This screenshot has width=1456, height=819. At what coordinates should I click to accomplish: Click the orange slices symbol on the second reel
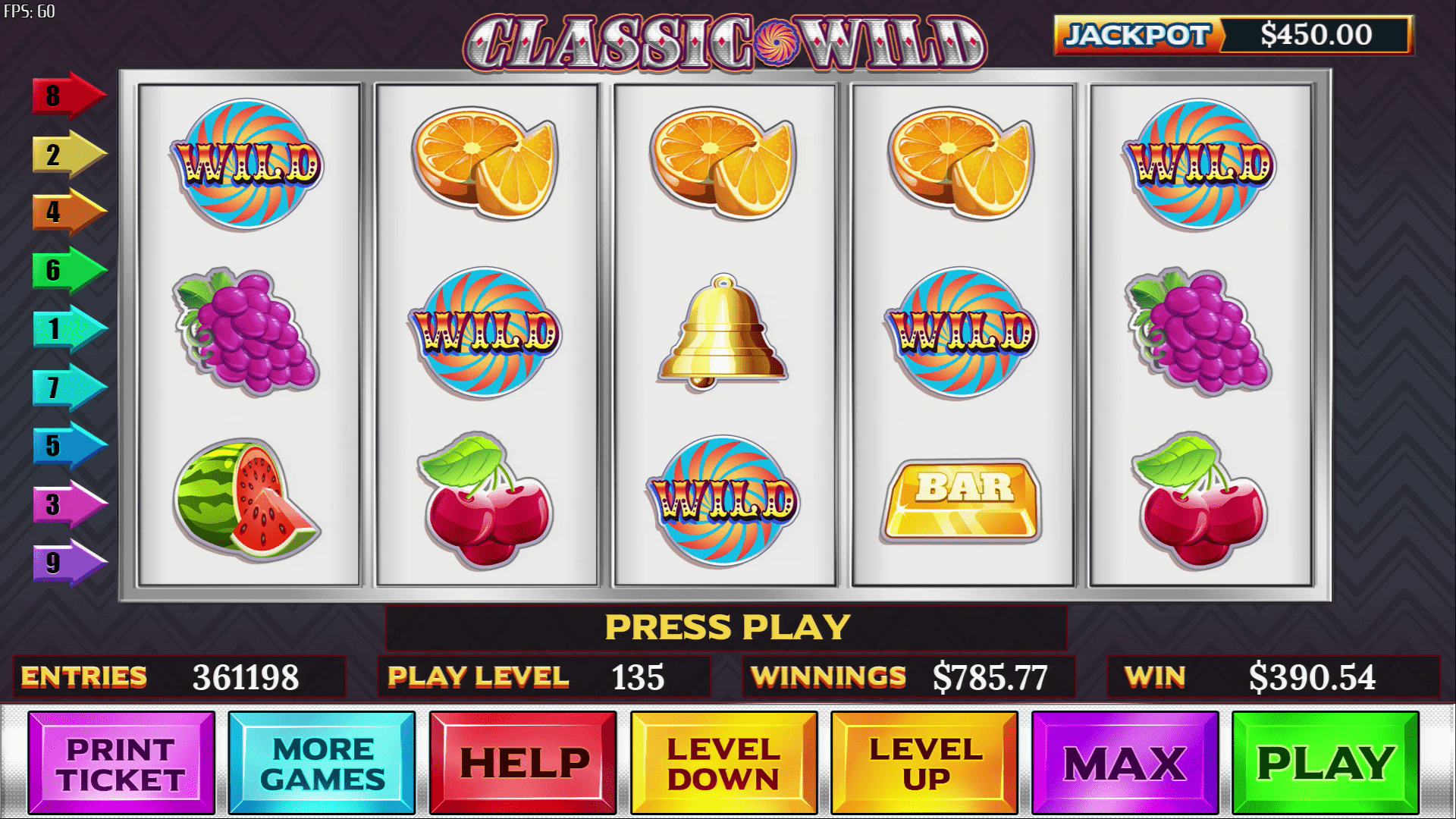pos(485,163)
